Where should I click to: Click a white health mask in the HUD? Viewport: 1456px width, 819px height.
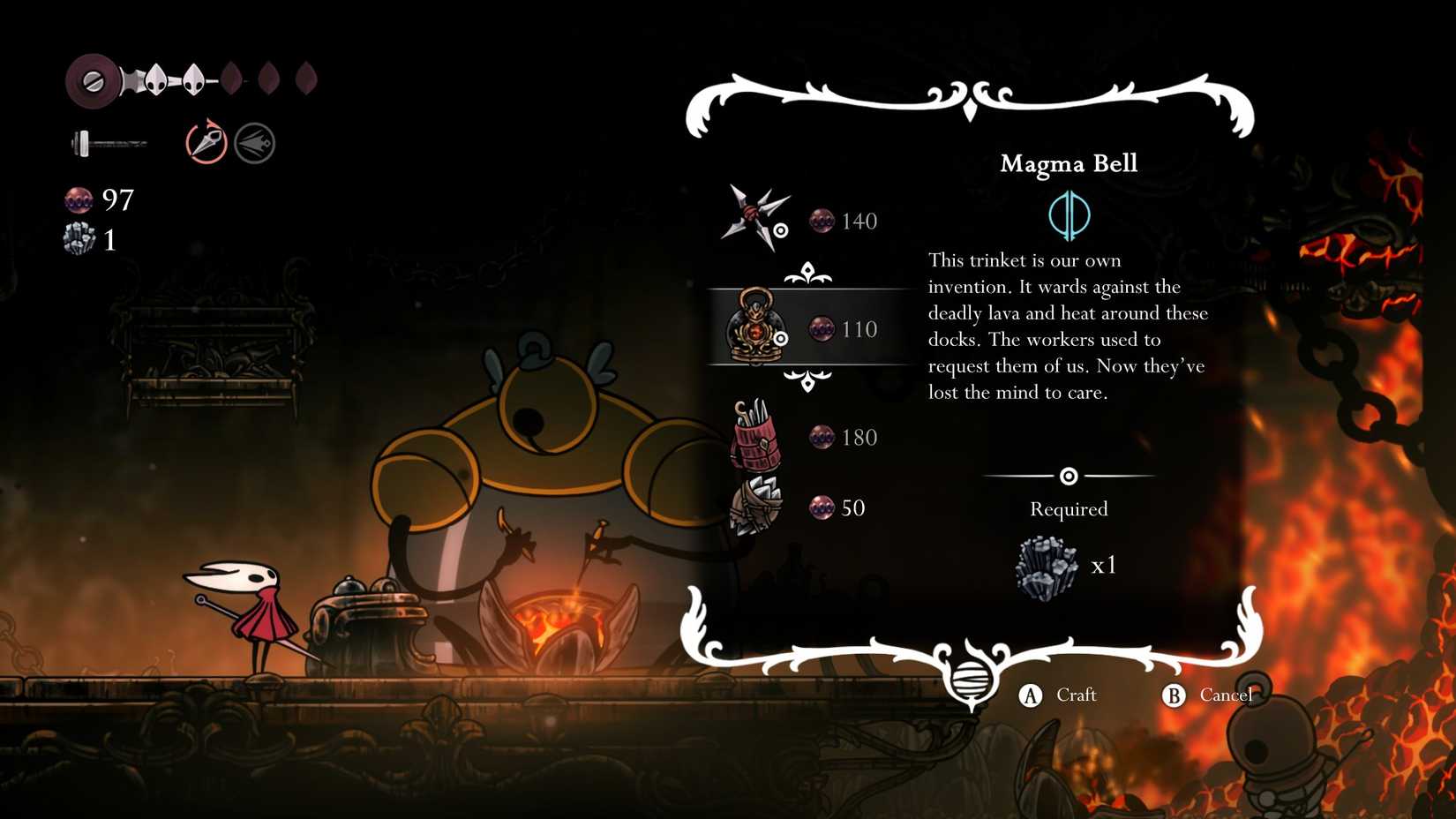pos(157,78)
